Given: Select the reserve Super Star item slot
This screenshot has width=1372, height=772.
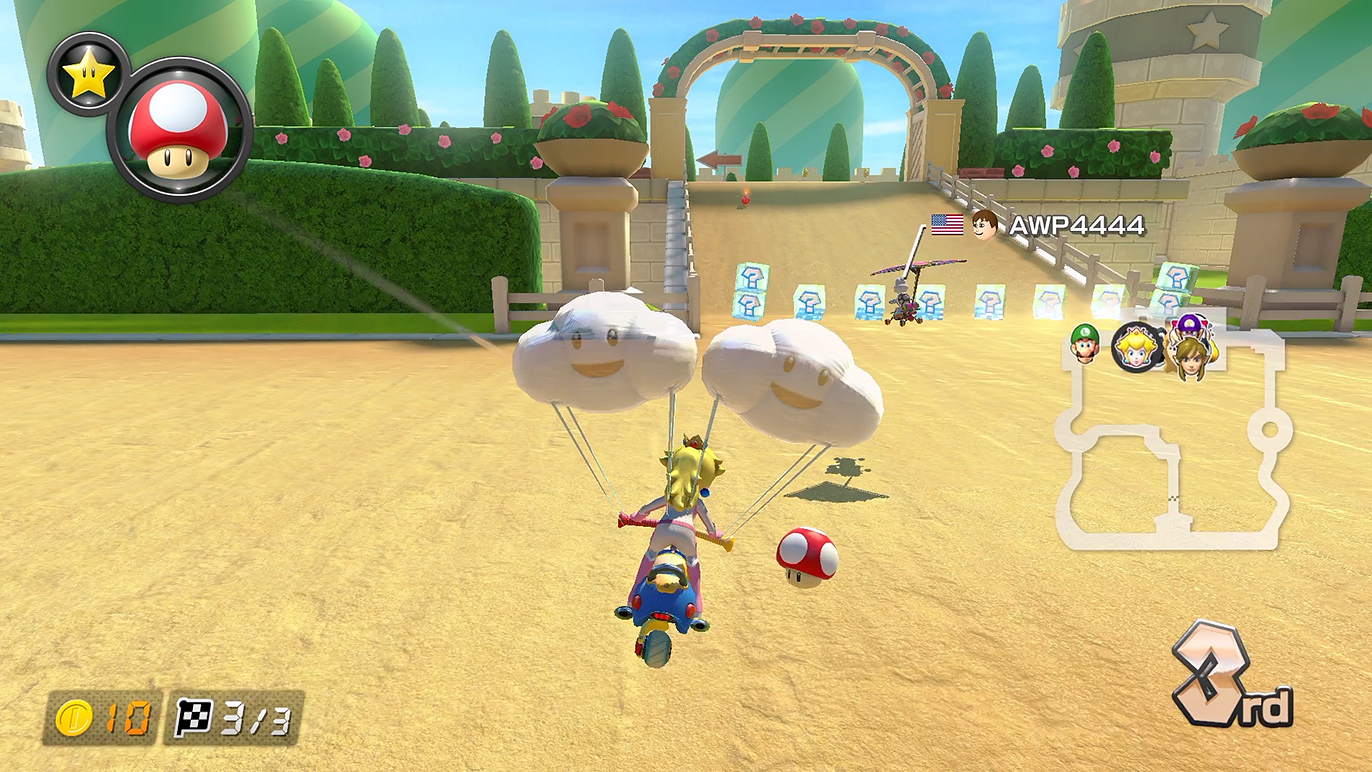Looking at the screenshot, I should pyautogui.click(x=88, y=74).
